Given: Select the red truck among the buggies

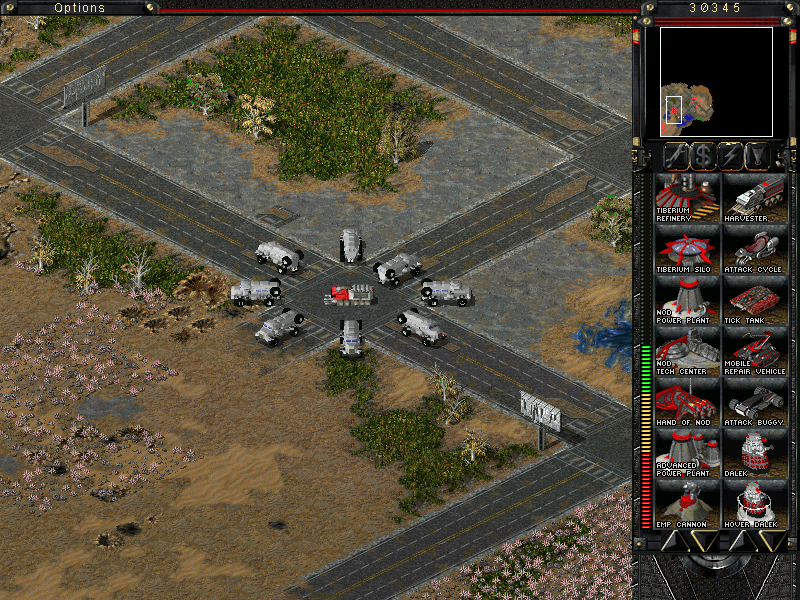Looking at the screenshot, I should (x=350, y=295).
